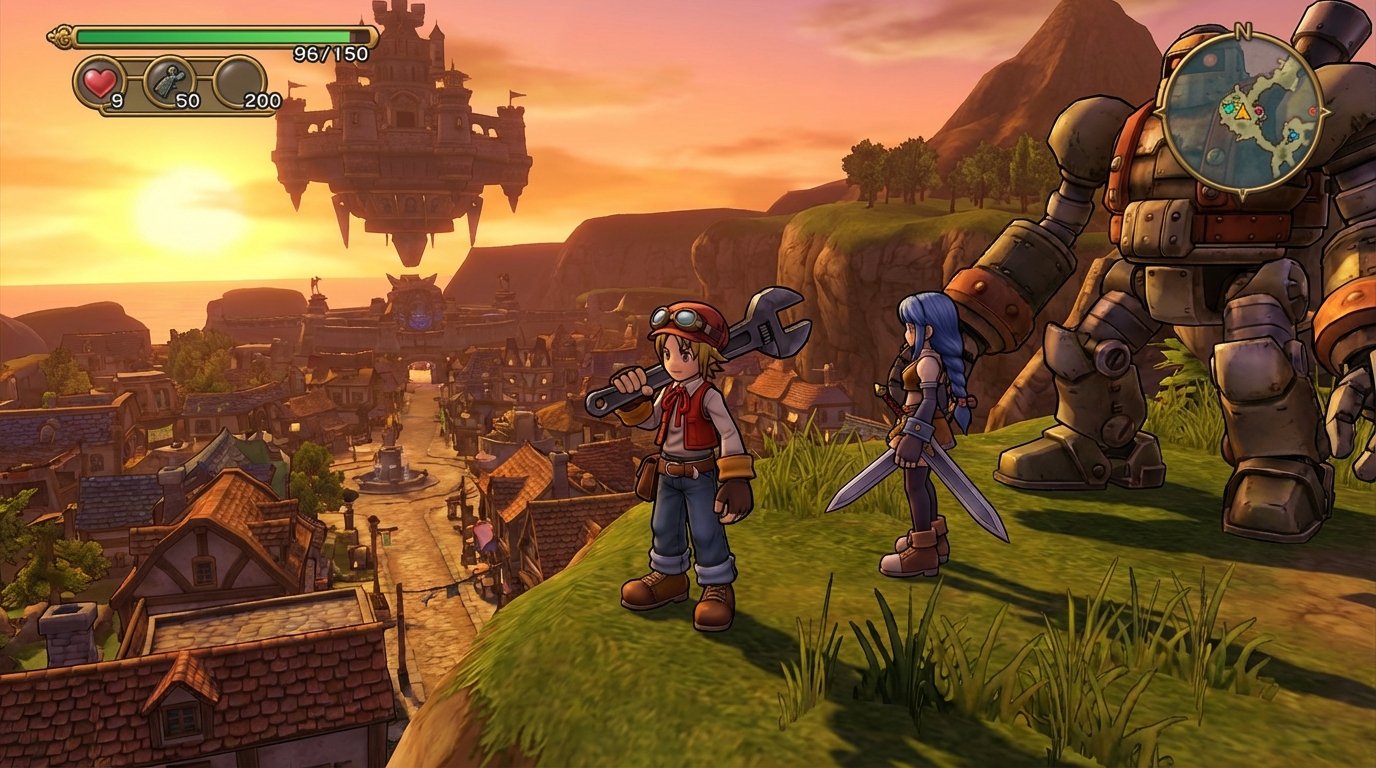The image size is (1376, 768).
Task: Click the bottom compass tick of the minimap
Action: 1242,190
